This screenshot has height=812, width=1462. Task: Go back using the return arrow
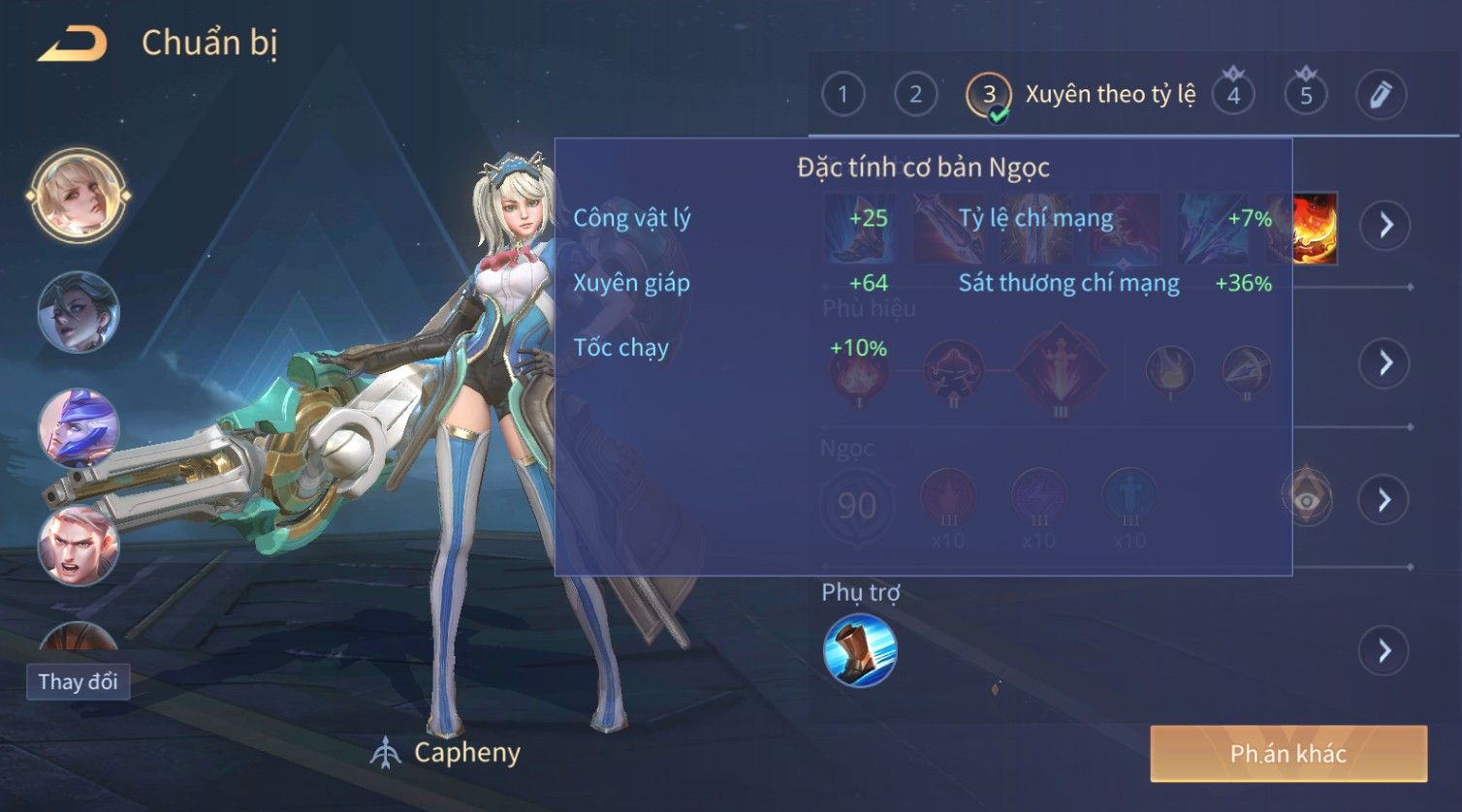coord(73,44)
